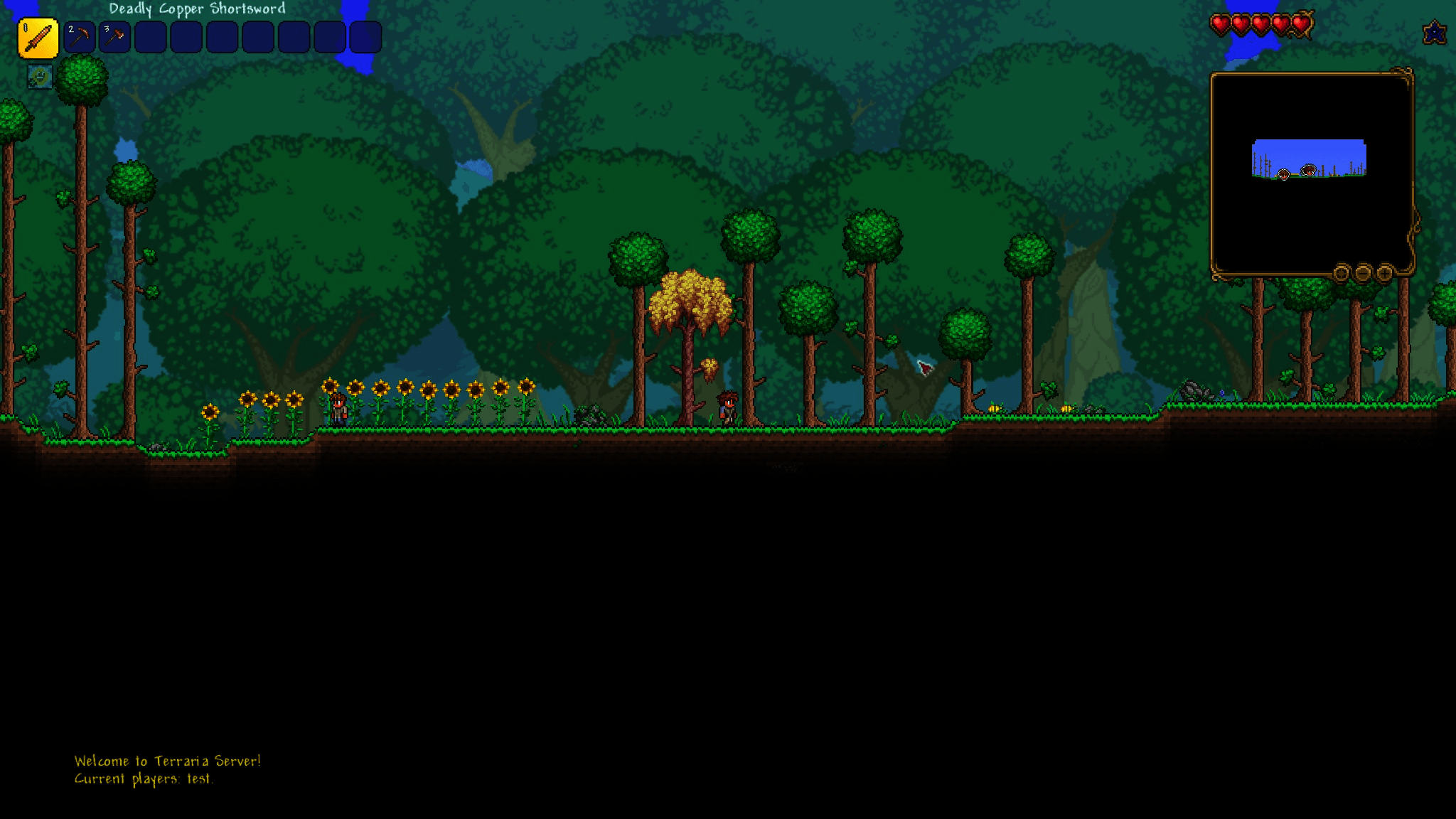The width and height of the screenshot is (1456, 819).
Task: Click the minimap frame/reset button
Action: (x=1342, y=274)
